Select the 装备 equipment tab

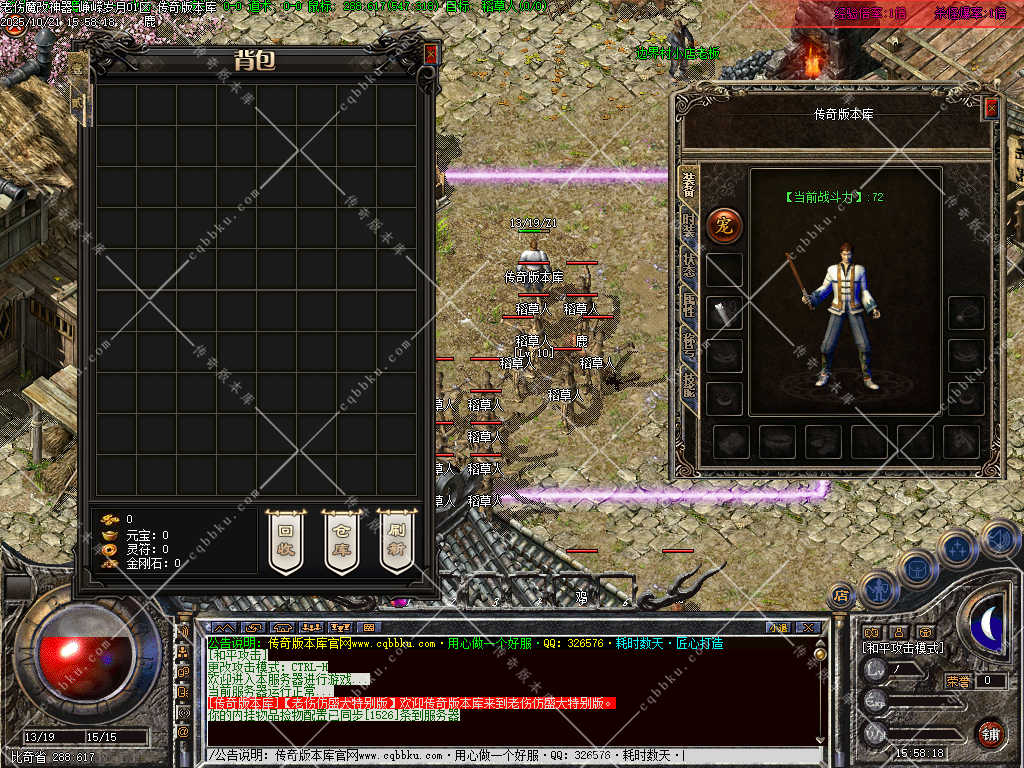[688, 184]
